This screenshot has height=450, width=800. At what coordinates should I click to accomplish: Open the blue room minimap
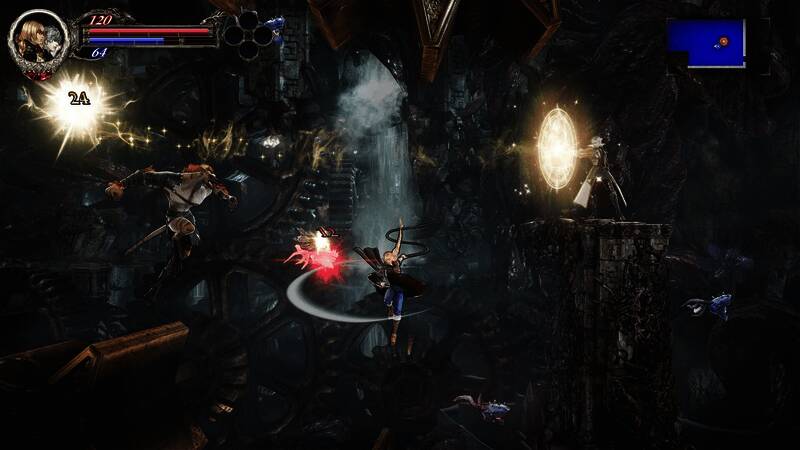pyautogui.click(x=706, y=43)
